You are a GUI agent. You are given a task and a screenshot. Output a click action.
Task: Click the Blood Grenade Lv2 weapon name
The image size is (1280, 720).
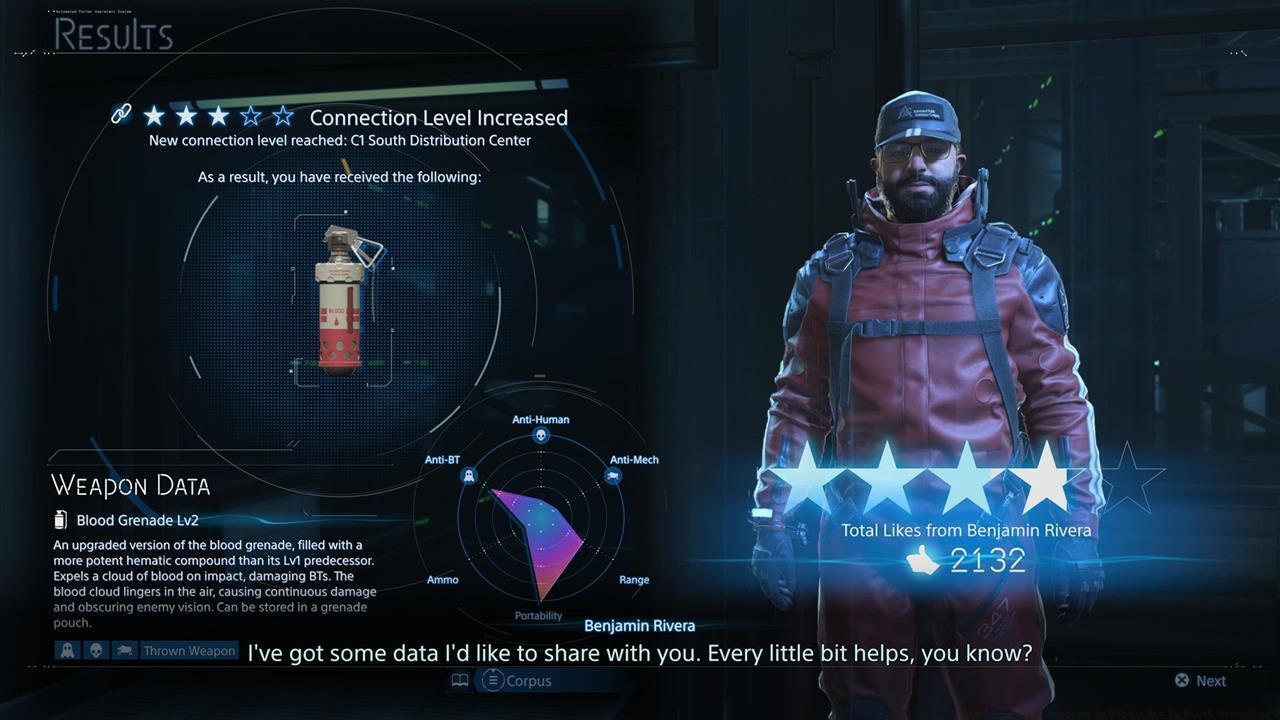point(137,520)
